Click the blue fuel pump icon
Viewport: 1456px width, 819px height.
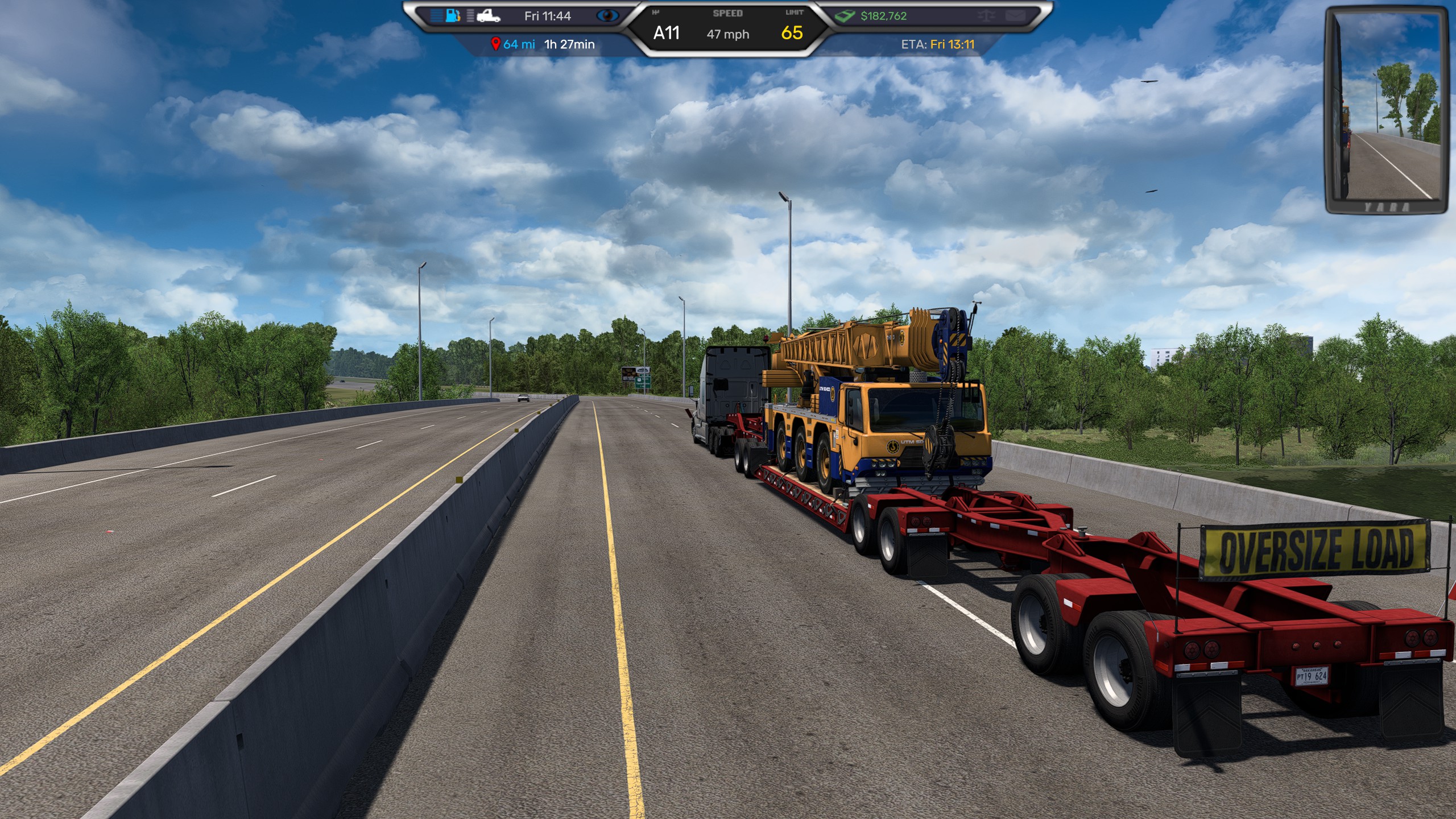453,15
